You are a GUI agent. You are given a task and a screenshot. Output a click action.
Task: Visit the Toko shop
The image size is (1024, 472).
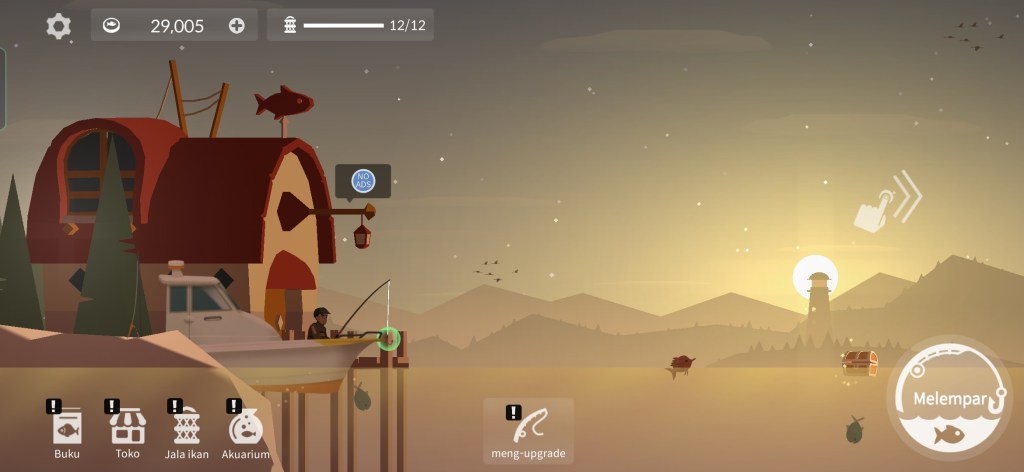pos(127,431)
